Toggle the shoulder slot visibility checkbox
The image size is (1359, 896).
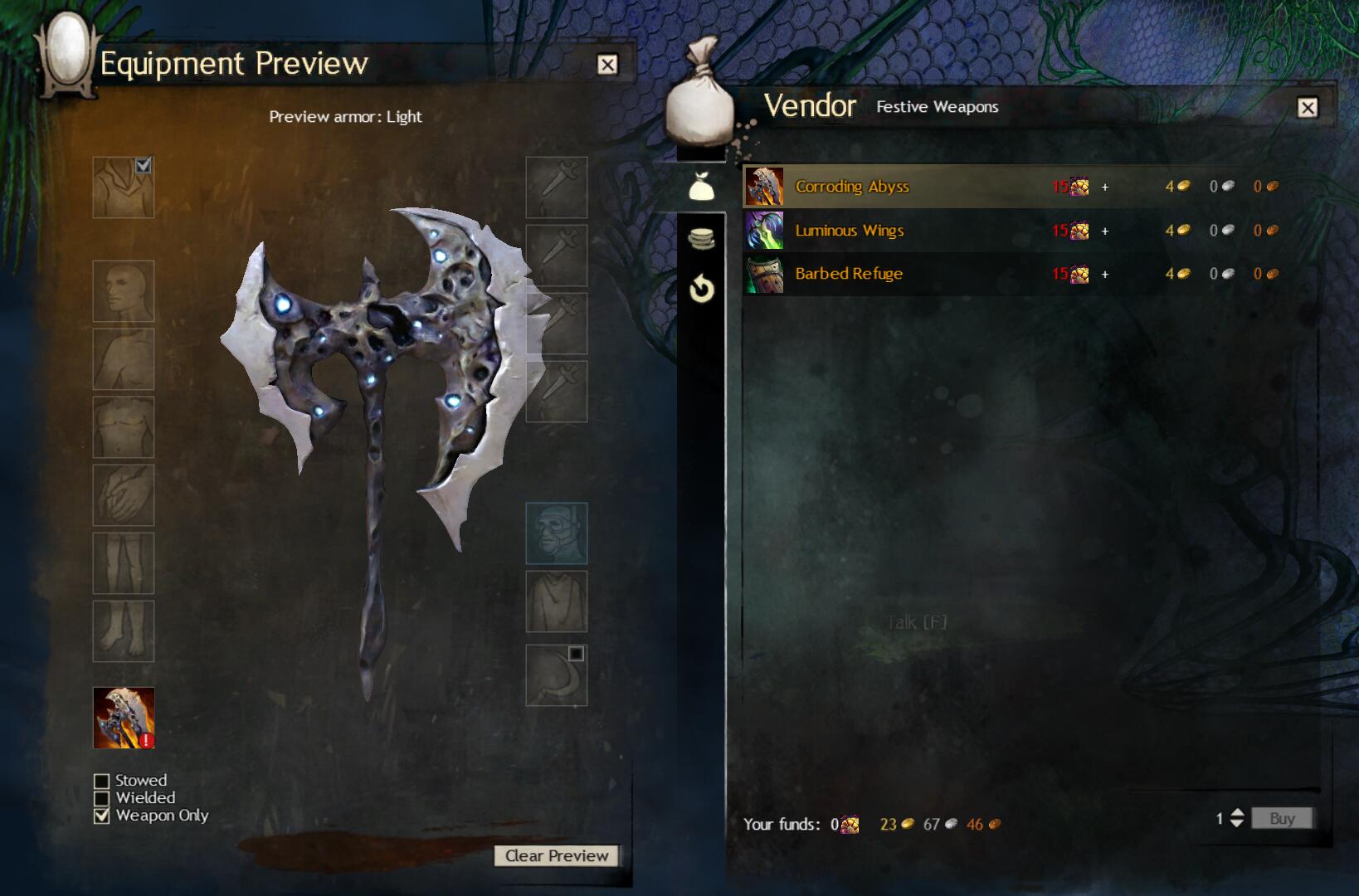[x=144, y=166]
